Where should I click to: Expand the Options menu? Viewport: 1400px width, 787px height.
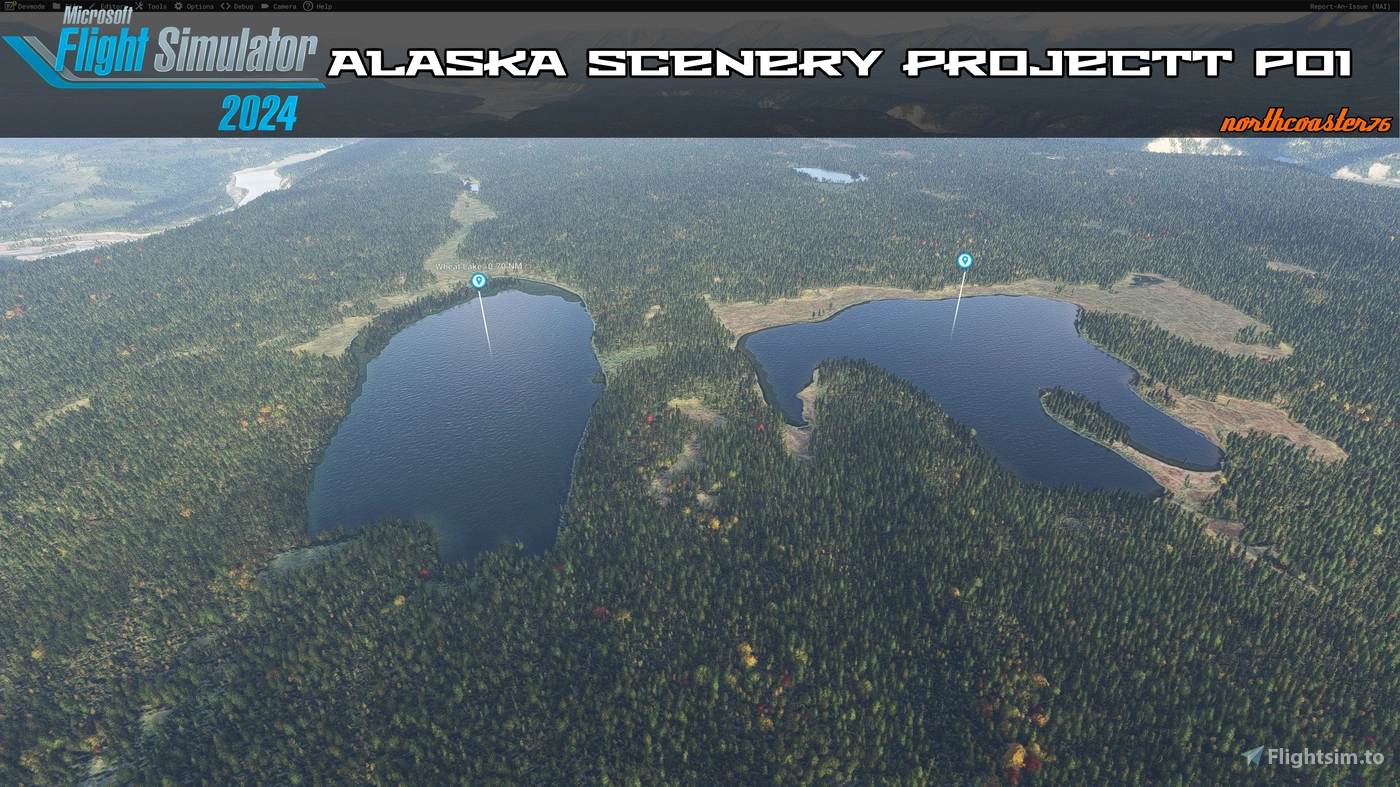[198, 6]
